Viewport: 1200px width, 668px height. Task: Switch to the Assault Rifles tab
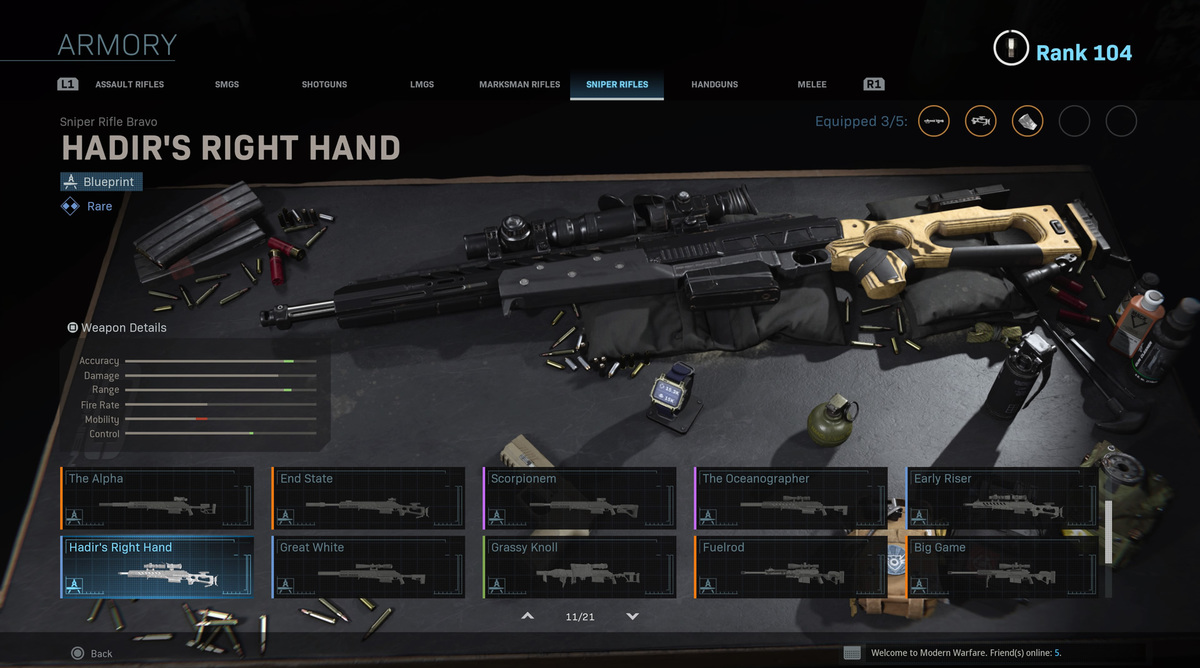(129, 85)
